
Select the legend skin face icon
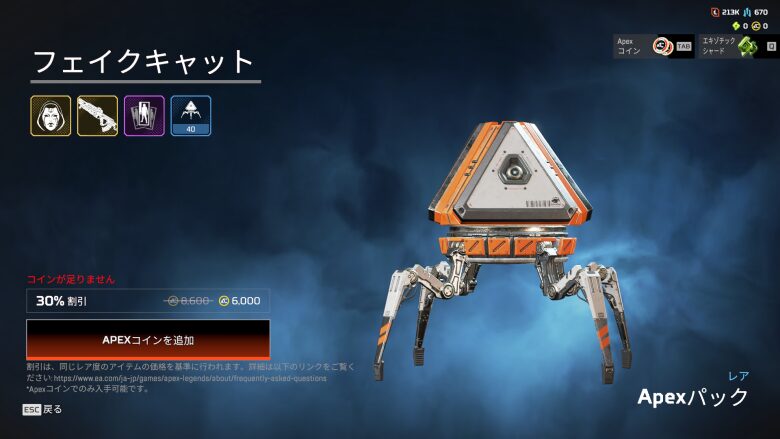click(51, 116)
